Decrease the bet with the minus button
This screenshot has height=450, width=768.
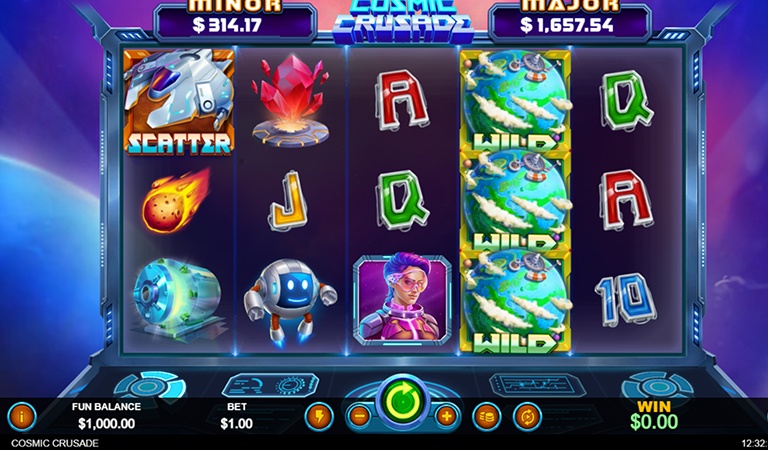359,415
